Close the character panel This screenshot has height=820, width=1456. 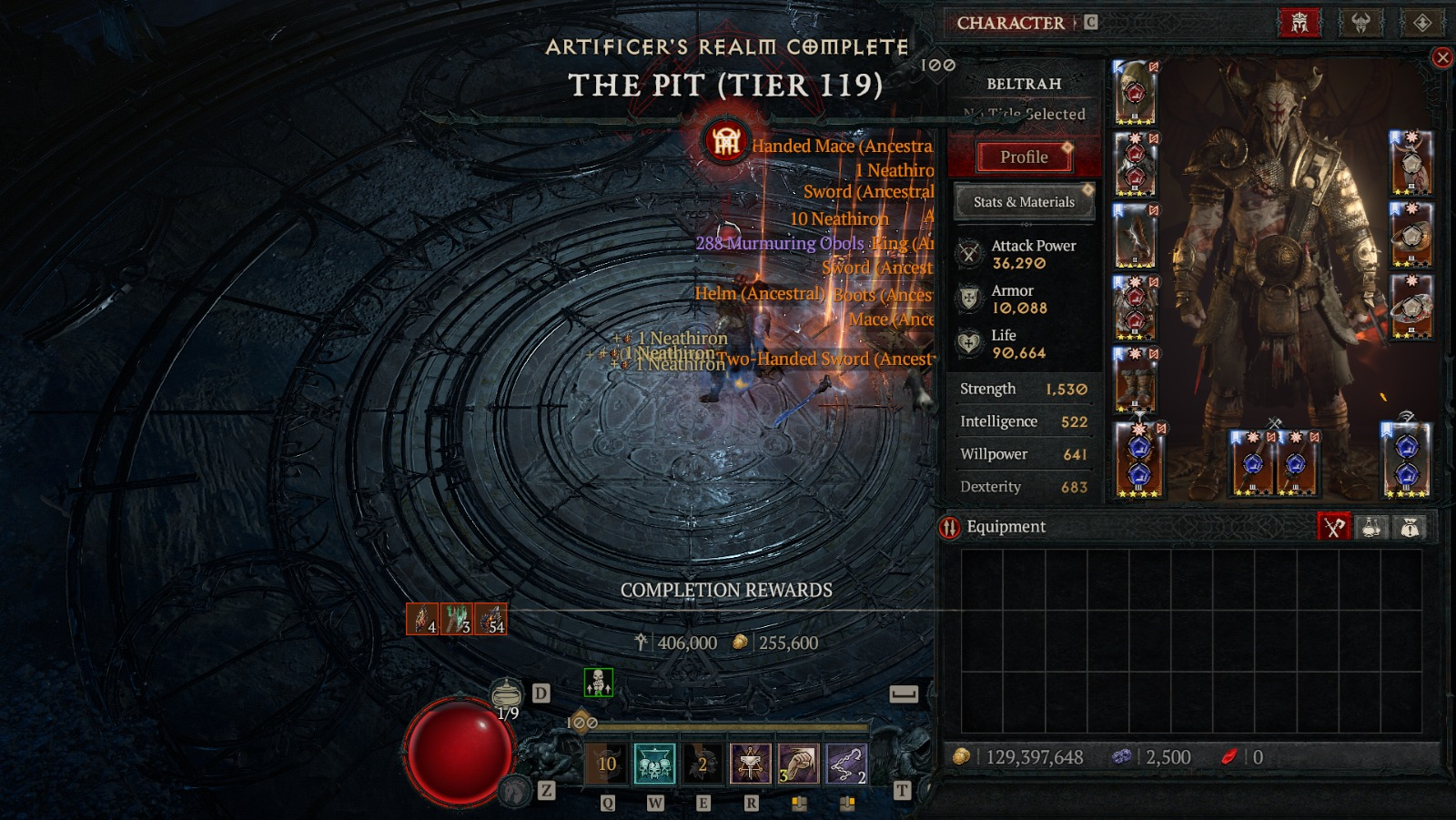point(1442,58)
